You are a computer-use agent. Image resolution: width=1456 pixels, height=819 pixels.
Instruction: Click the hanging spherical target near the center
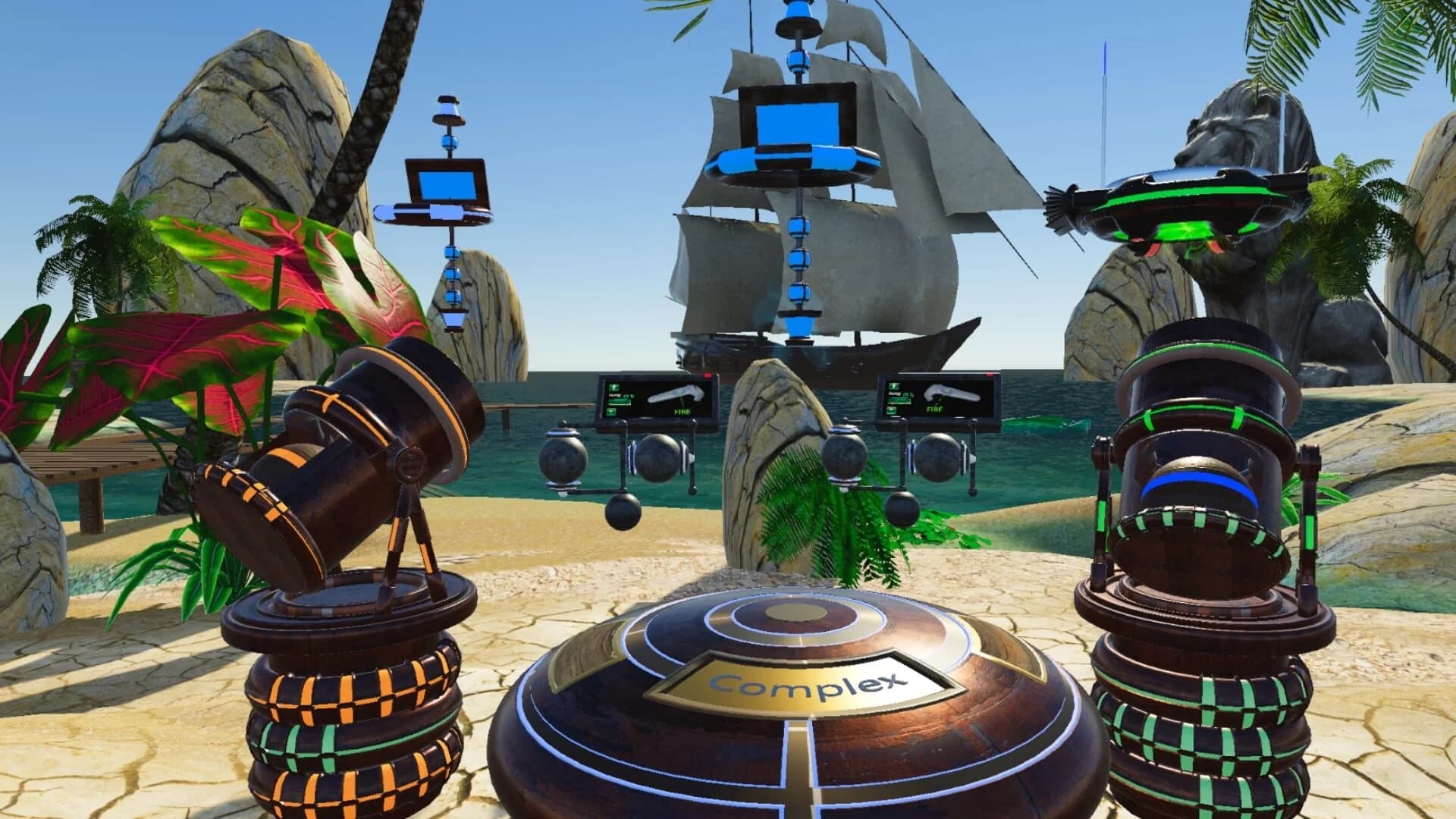[x=623, y=513]
